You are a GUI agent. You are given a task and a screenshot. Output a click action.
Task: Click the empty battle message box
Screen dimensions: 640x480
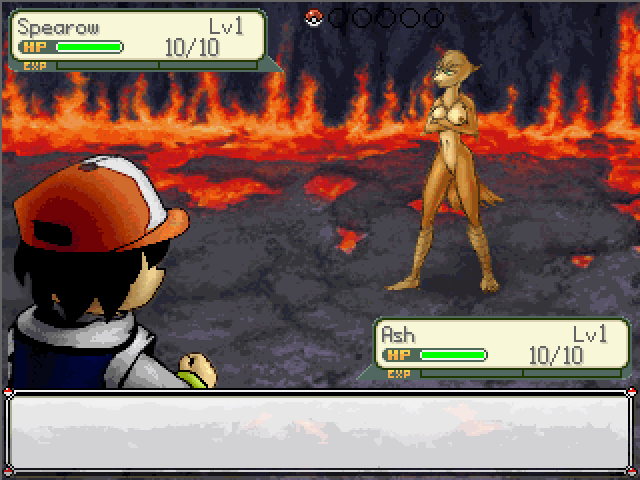320,432
